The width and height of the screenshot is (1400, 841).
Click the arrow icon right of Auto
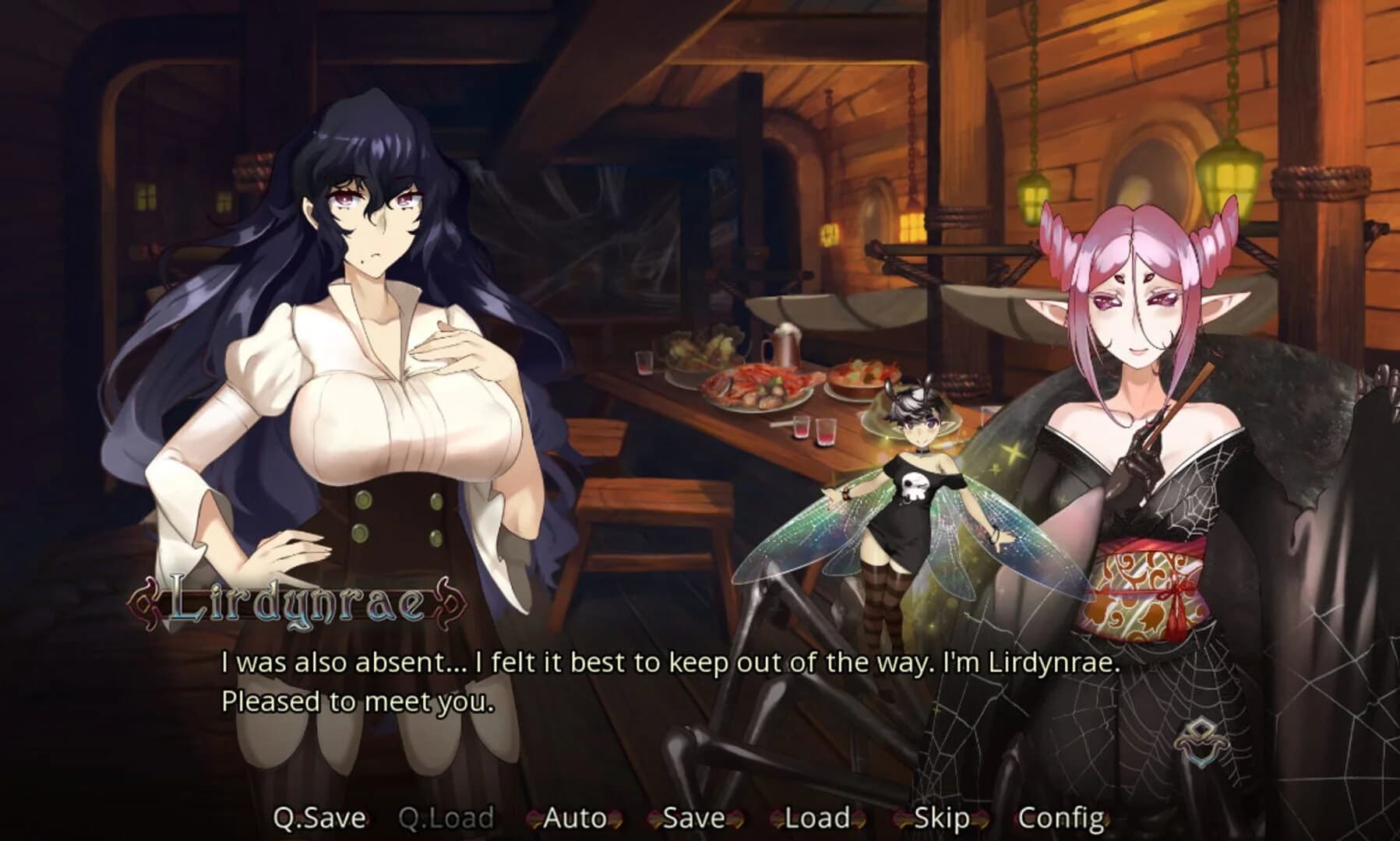615,818
